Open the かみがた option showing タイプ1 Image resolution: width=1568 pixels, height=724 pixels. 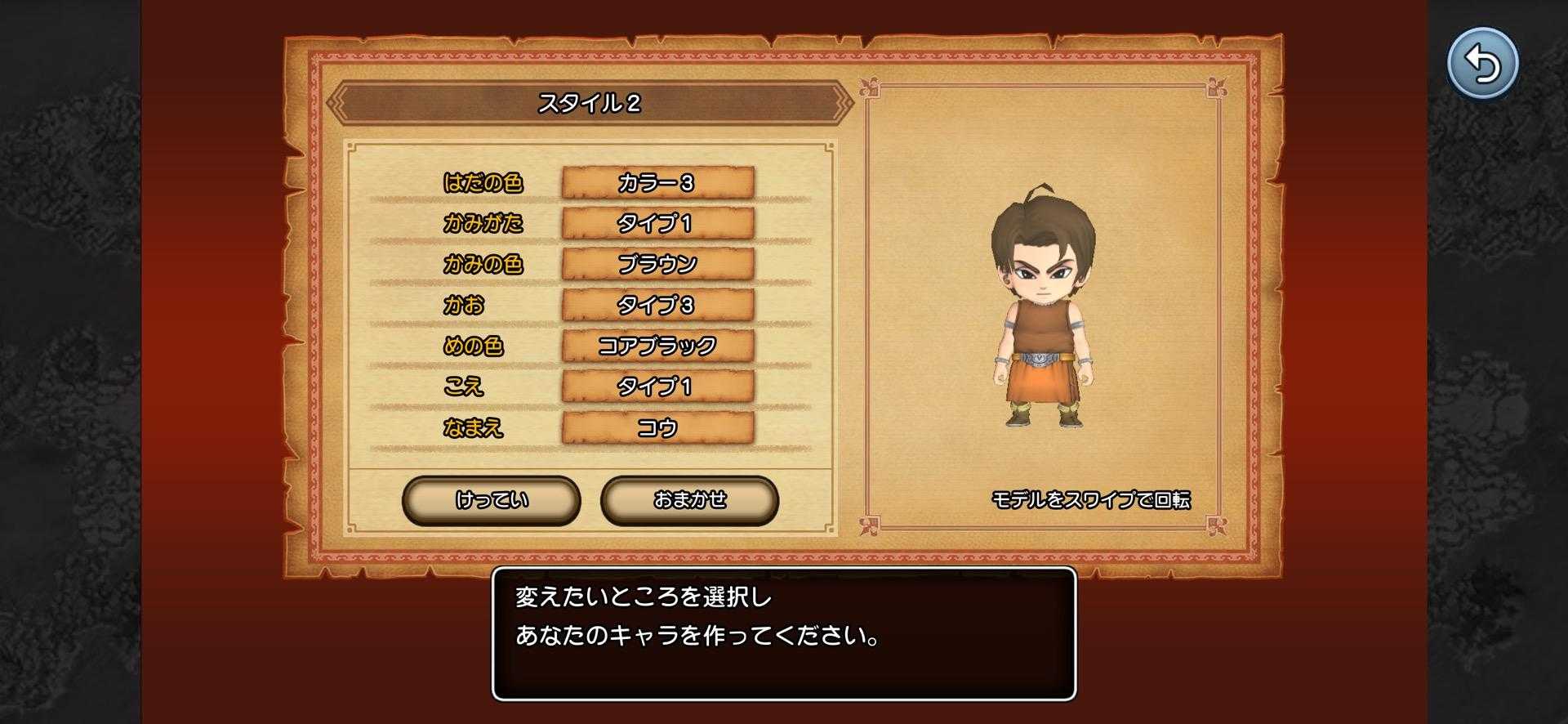point(657,223)
